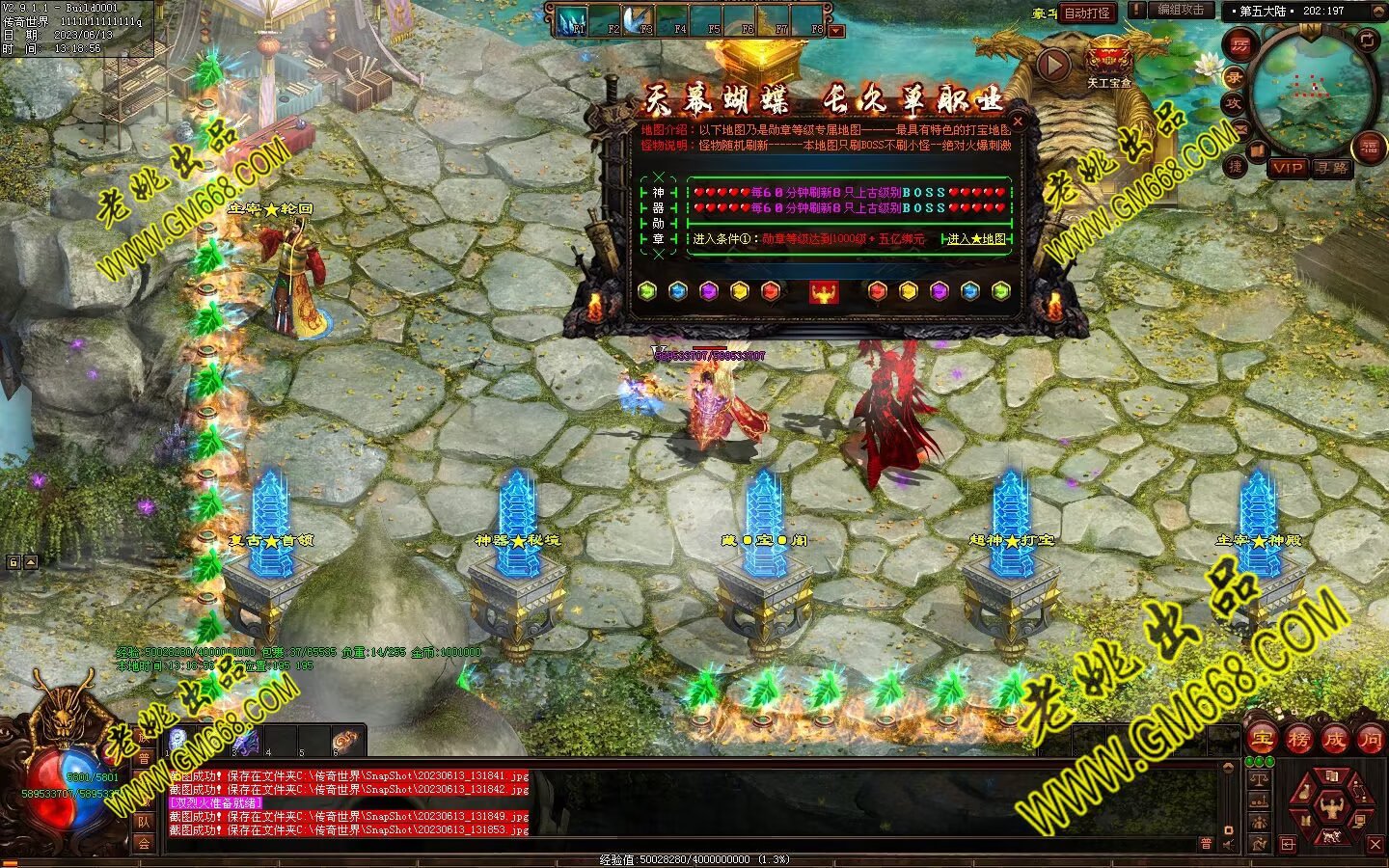The width and height of the screenshot is (1389, 868).
Task: Open the 宝 treasure shop button
Action: click(x=1262, y=740)
